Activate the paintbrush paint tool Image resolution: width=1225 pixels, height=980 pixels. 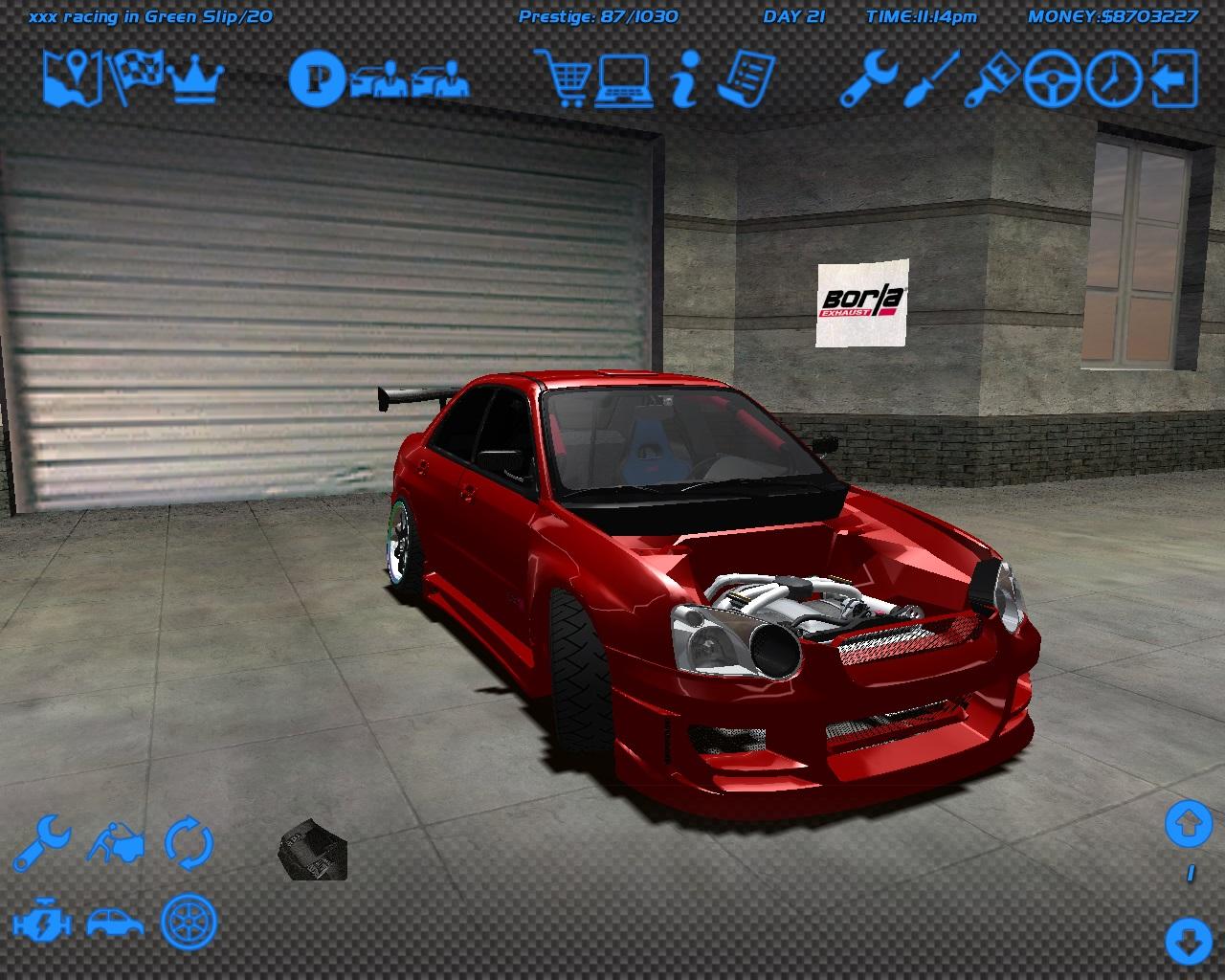click(x=991, y=78)
